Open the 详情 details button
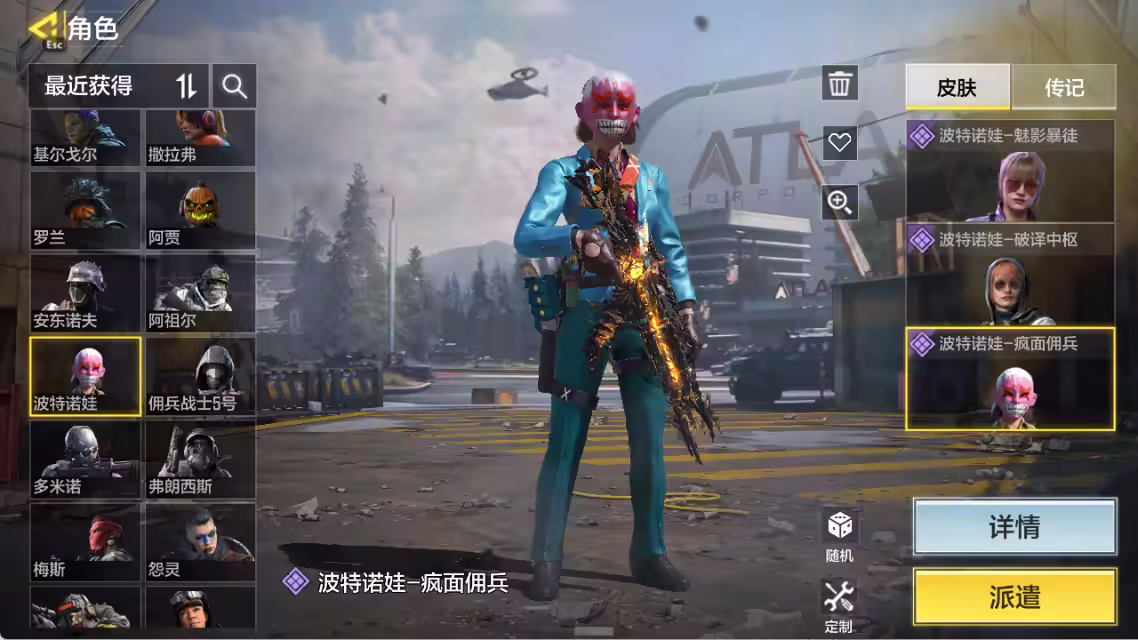This screenshot has width=1138, height=640. (x=1014, y=527)
